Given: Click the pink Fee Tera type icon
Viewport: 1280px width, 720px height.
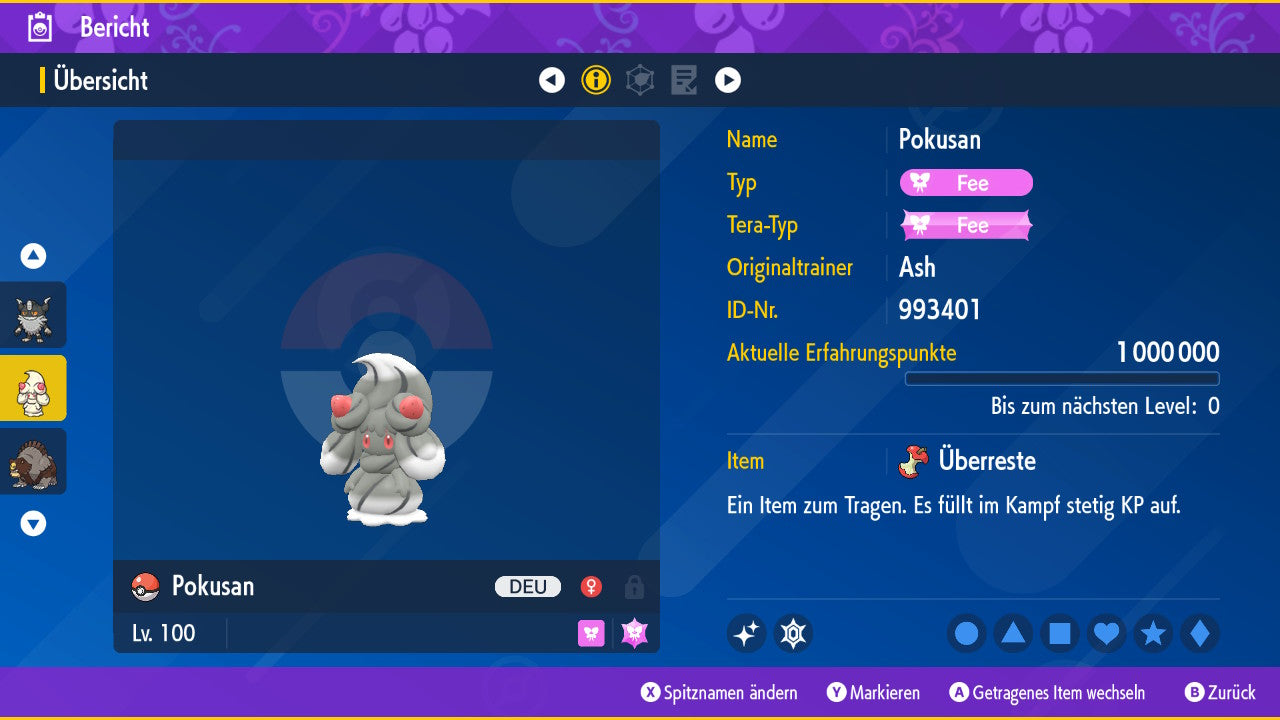Looking at the screenshot, I should point(634,633).
